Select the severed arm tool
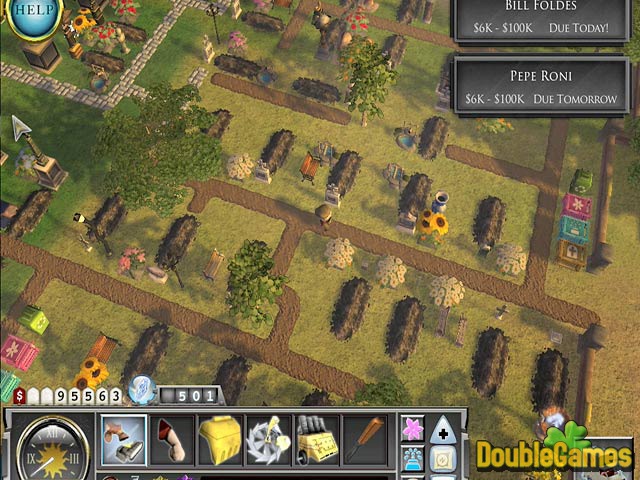Screen dimensions: 640x480 click(172, 439)
